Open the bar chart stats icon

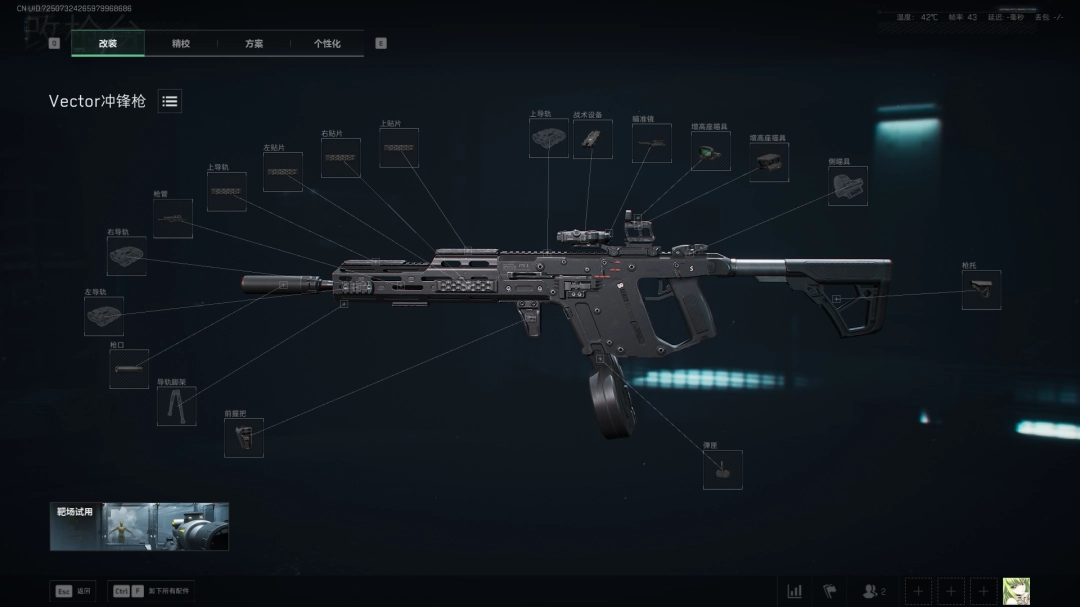coord(795,591)
